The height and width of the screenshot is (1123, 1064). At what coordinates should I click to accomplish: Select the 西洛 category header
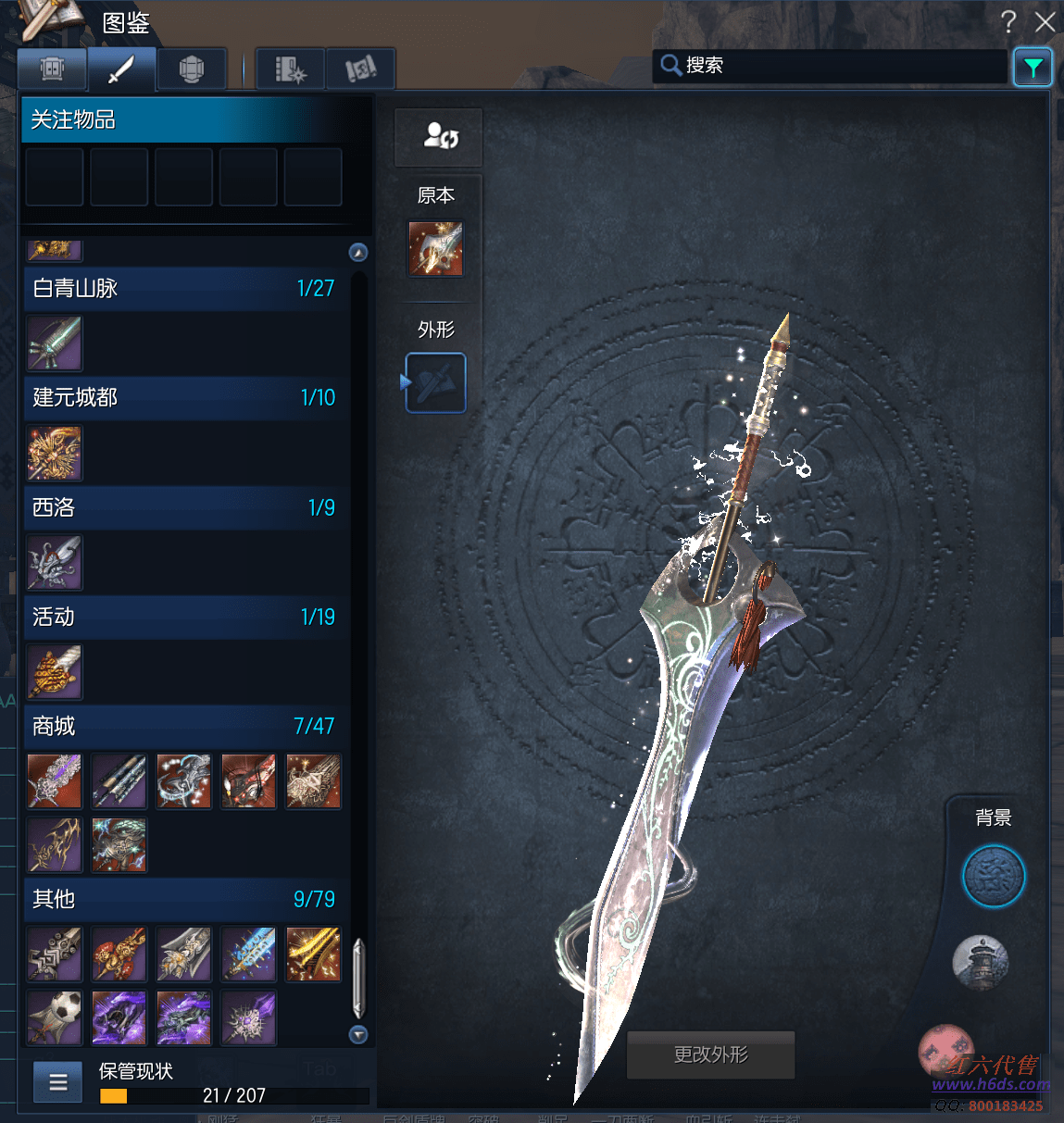pyautogui.click(x=185, y=507)
